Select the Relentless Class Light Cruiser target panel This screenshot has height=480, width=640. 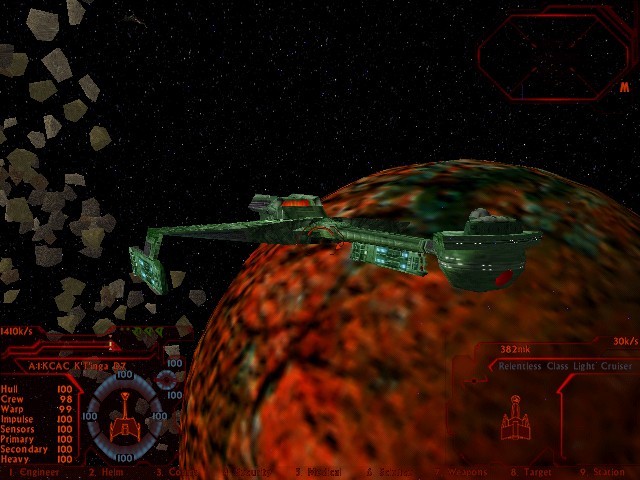click(565, 366)
